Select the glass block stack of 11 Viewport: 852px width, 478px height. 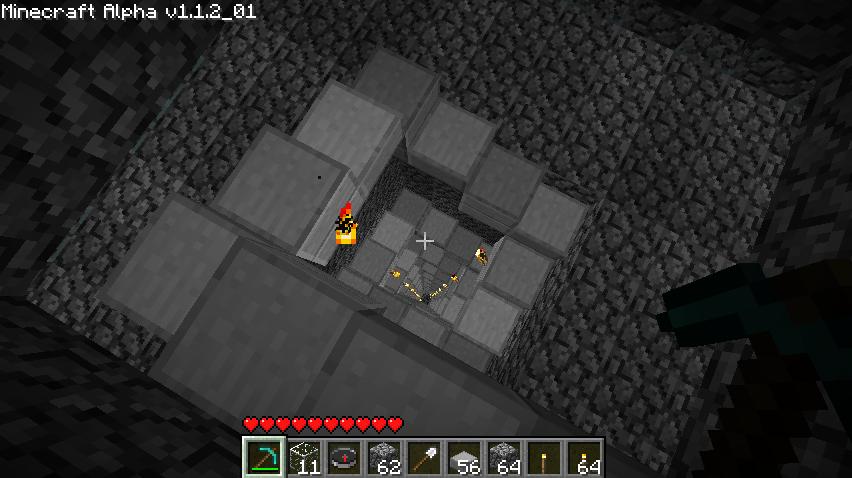(x=303, y=458)
